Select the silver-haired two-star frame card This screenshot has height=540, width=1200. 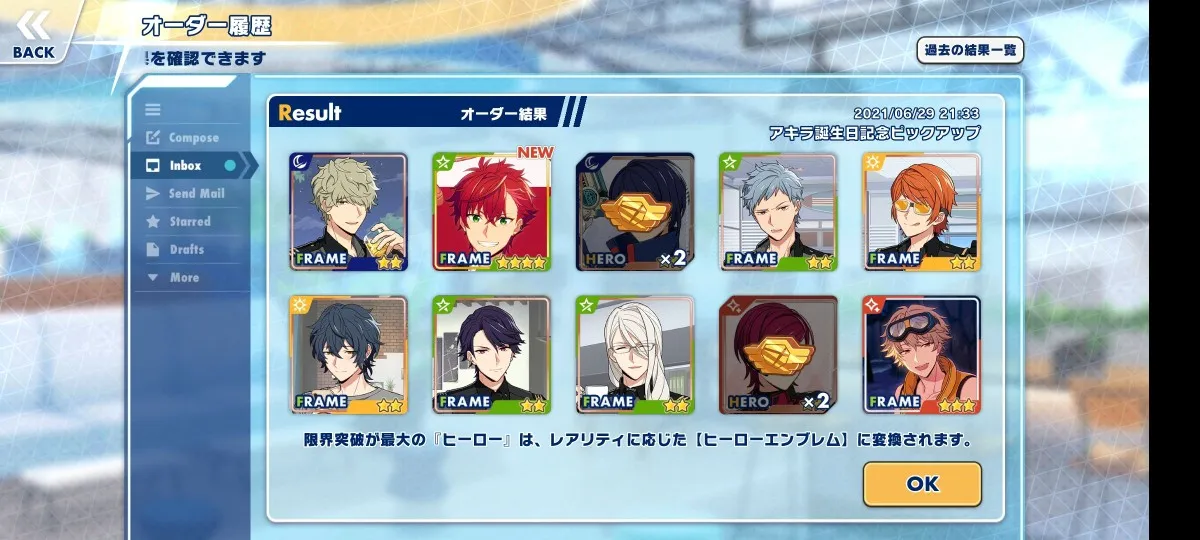pos(778,212)
